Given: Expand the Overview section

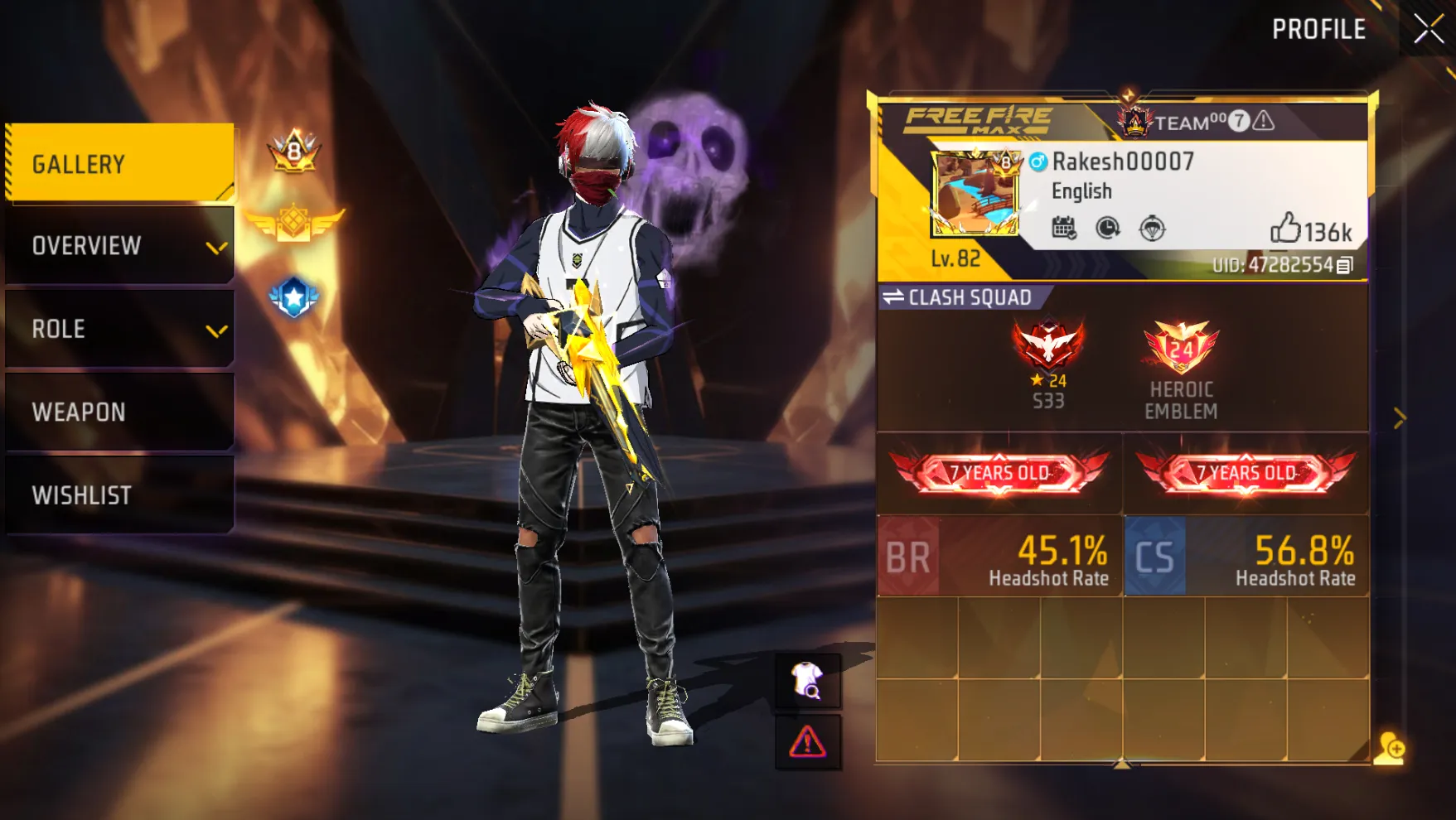Looking at the screenshot, I should (x=120, y=246).
